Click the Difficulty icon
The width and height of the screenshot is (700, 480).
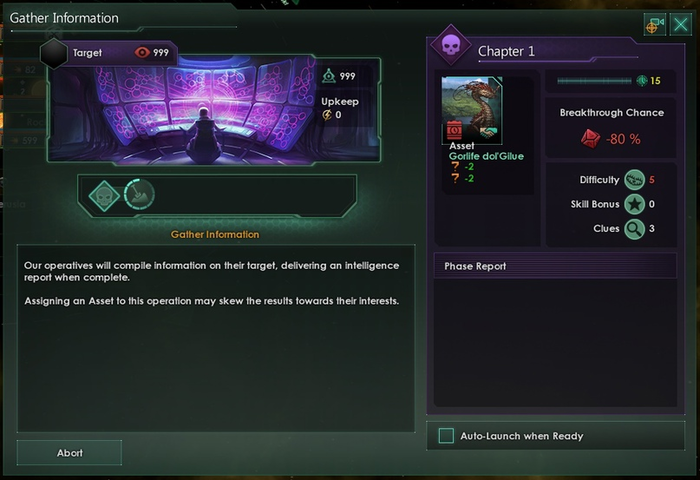coord(634,180)
